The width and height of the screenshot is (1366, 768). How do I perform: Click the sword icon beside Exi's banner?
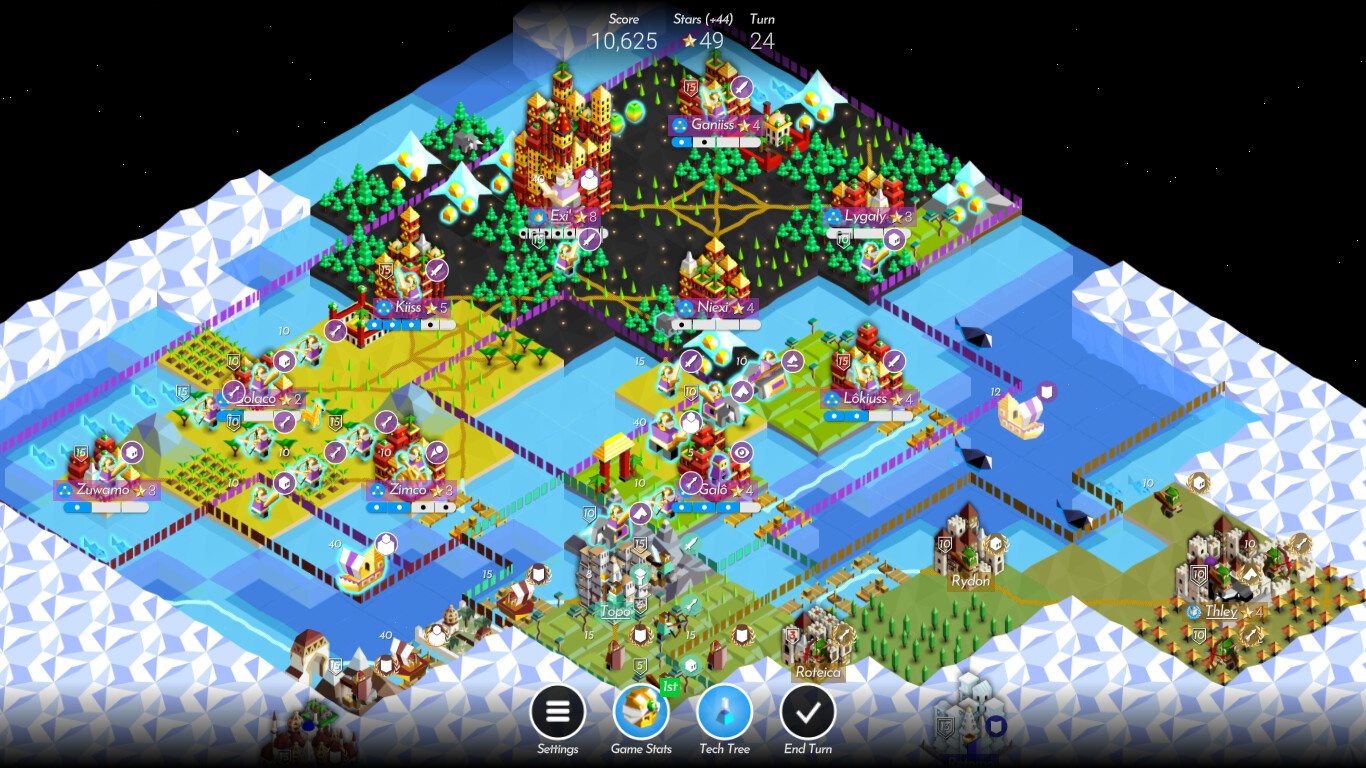[x=589, y=239]
